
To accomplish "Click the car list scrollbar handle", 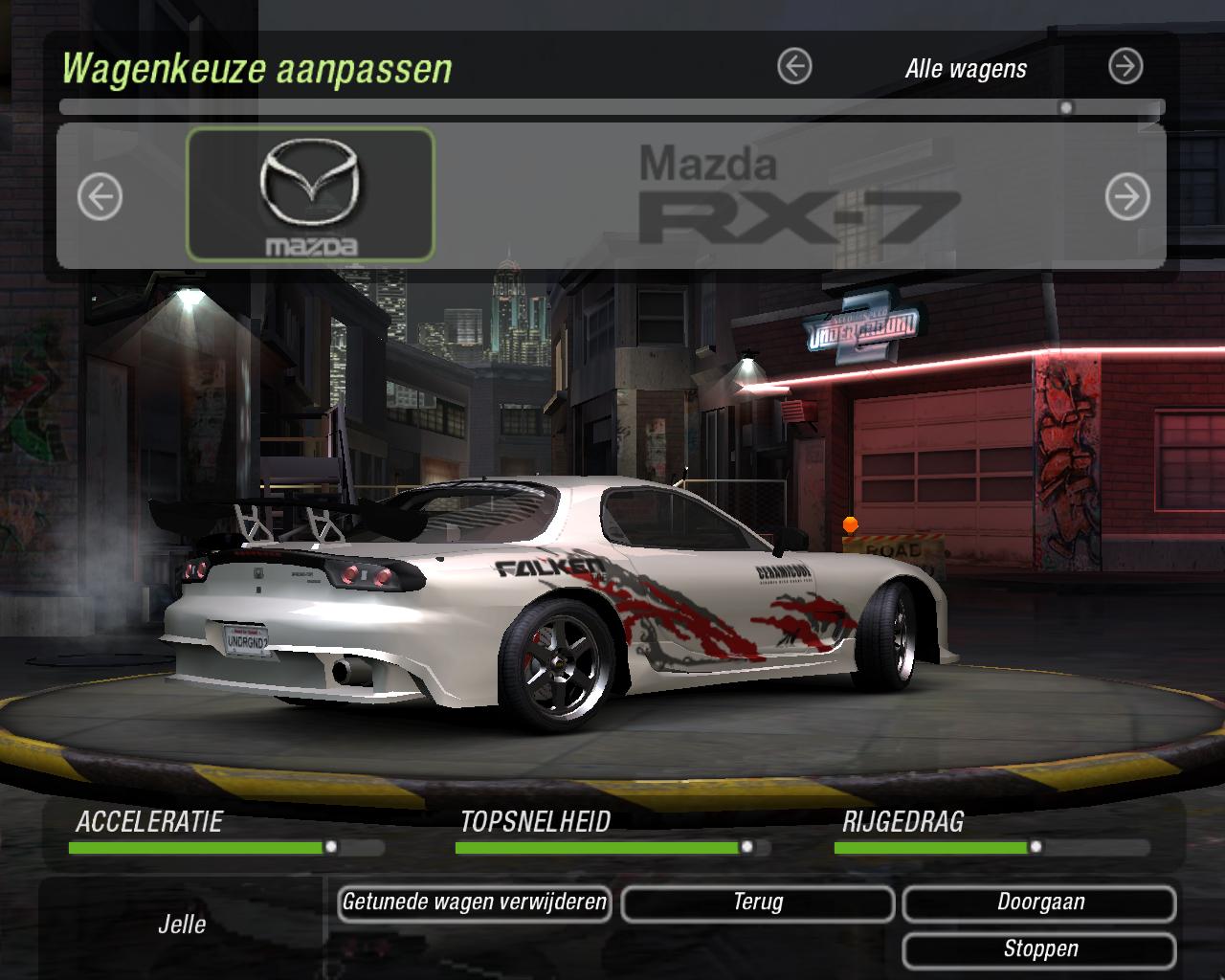I will [1066, 108].
